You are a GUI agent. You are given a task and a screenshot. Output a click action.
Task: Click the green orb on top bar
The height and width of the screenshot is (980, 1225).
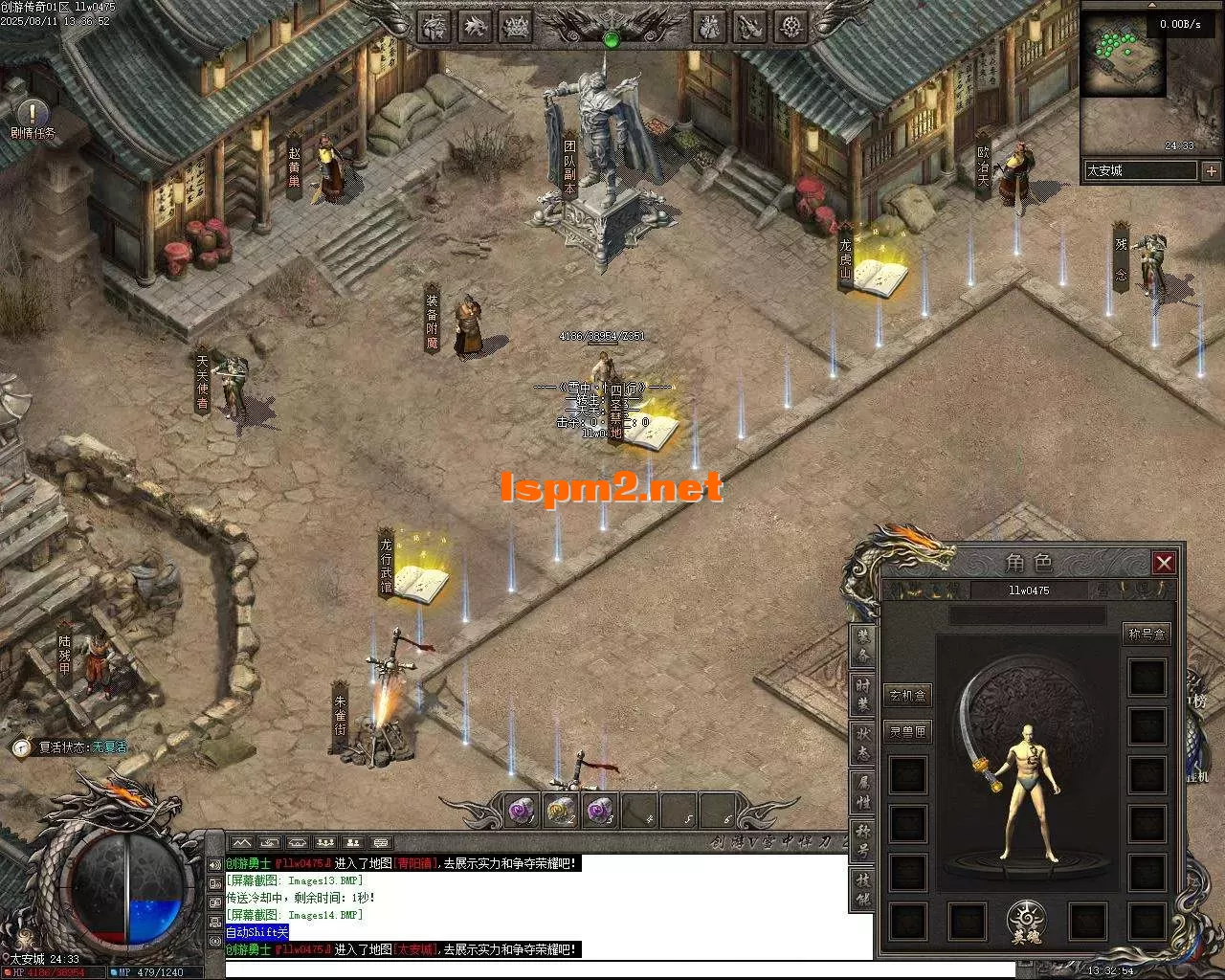(x=612, y=39)
